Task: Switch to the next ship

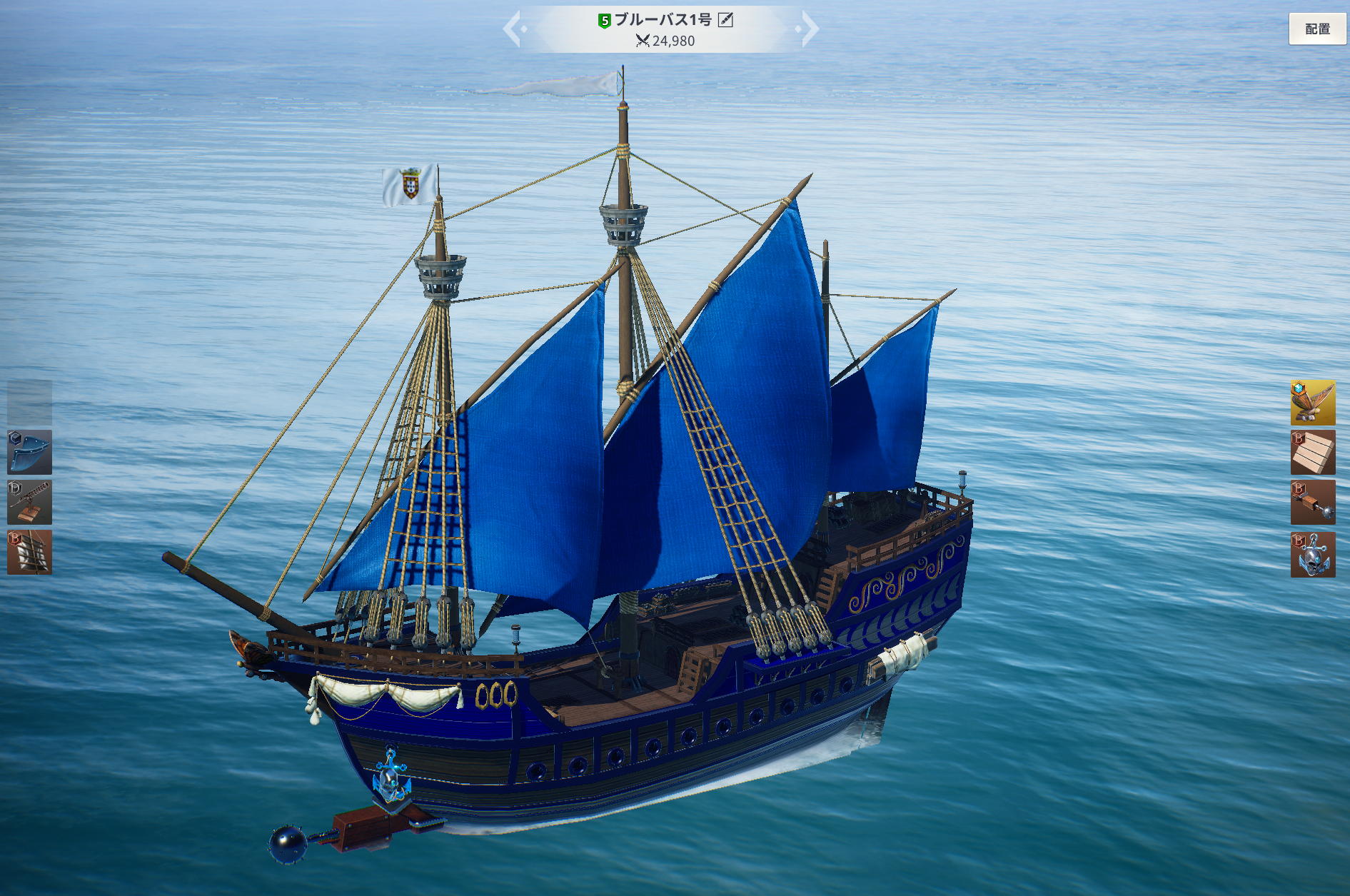Action: [809, 29]
